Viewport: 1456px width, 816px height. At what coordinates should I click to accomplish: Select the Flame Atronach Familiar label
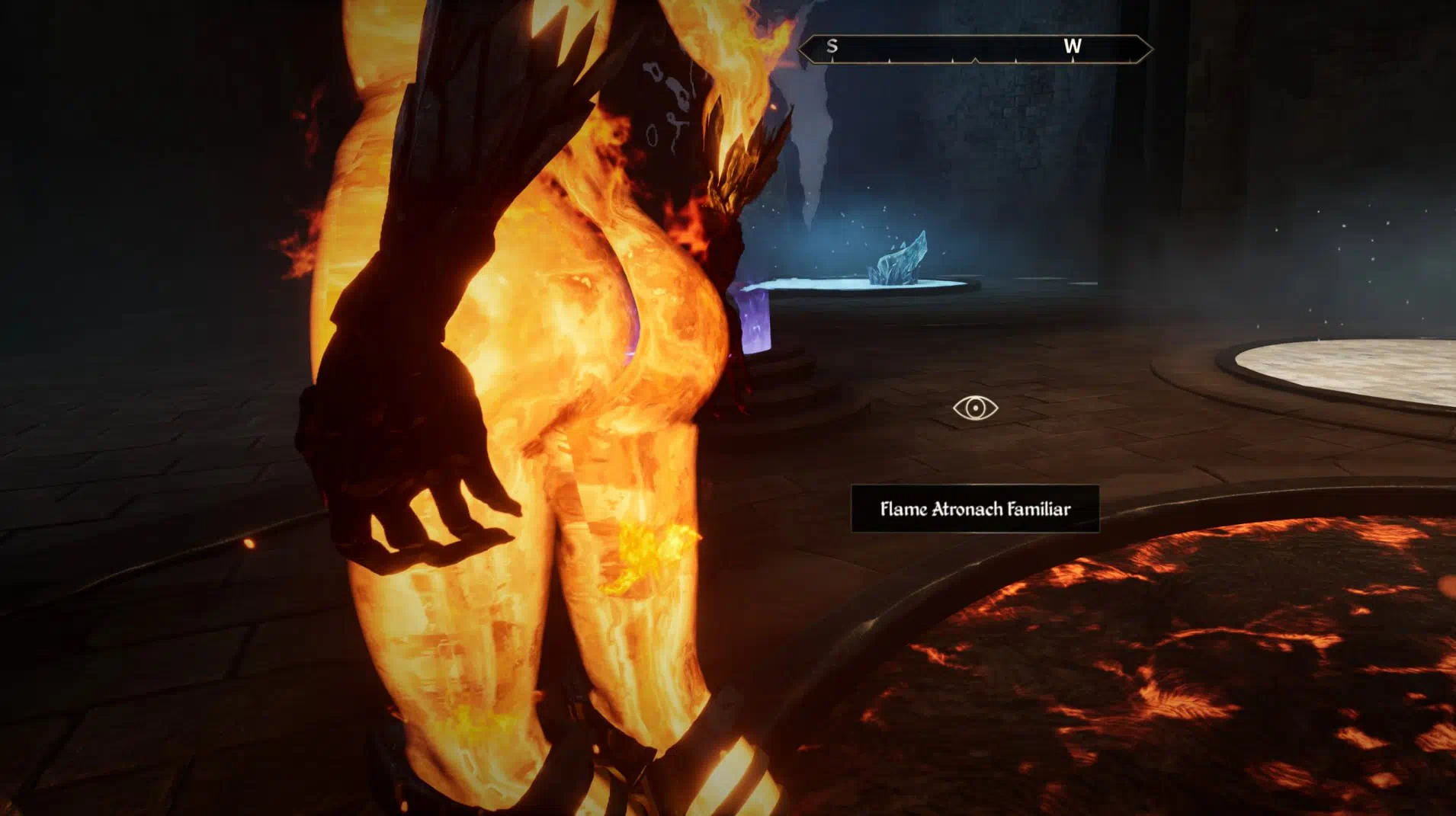(x=975, y=509)
